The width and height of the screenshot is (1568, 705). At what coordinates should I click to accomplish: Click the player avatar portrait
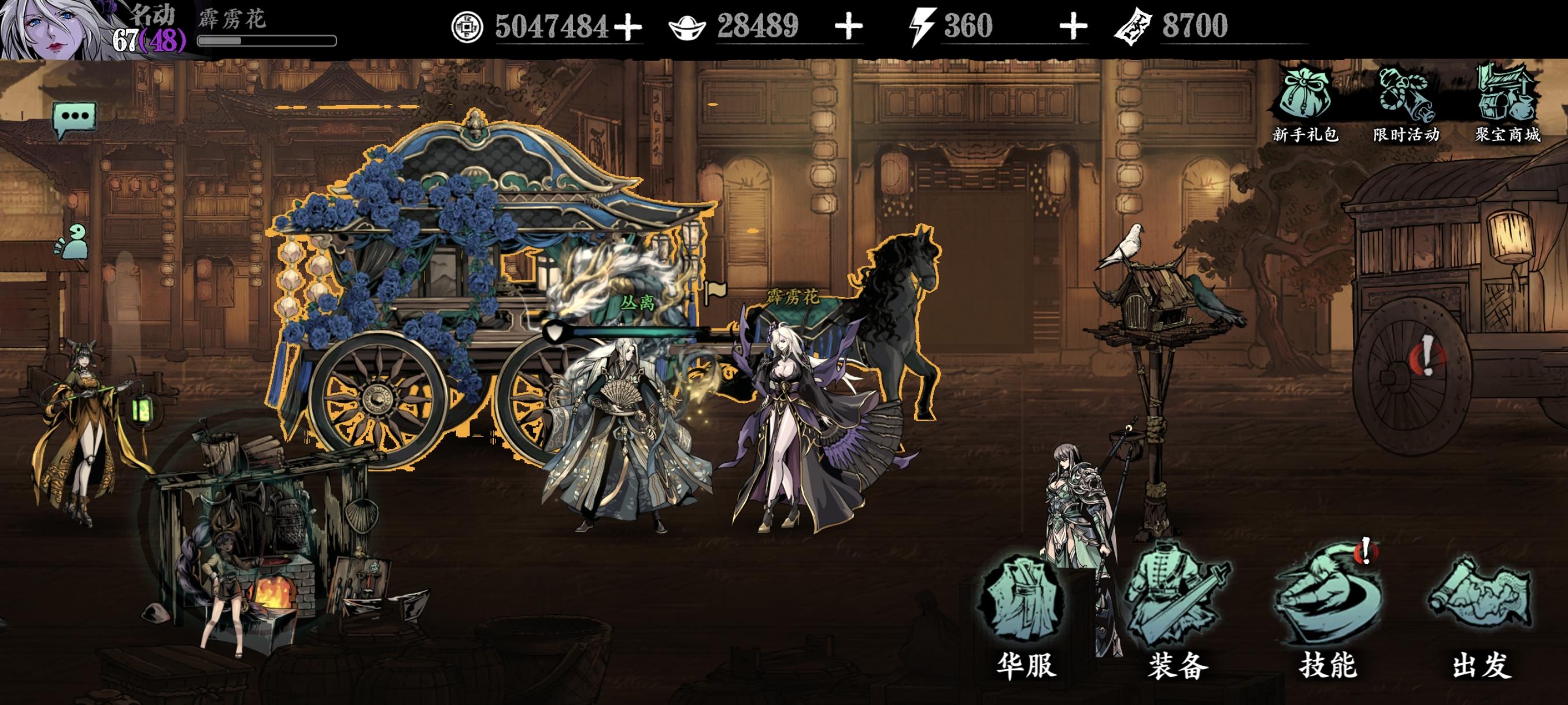(x=49, y=27)
